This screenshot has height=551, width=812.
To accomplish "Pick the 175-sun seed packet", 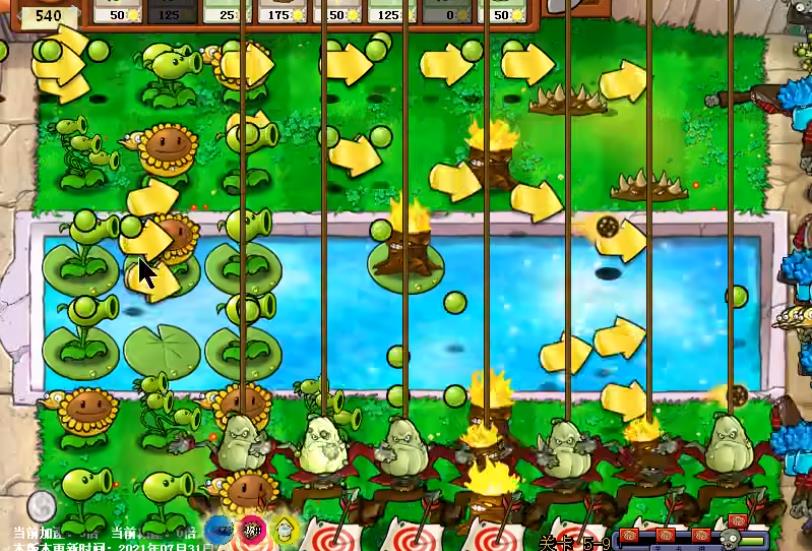I will (283, 12).
